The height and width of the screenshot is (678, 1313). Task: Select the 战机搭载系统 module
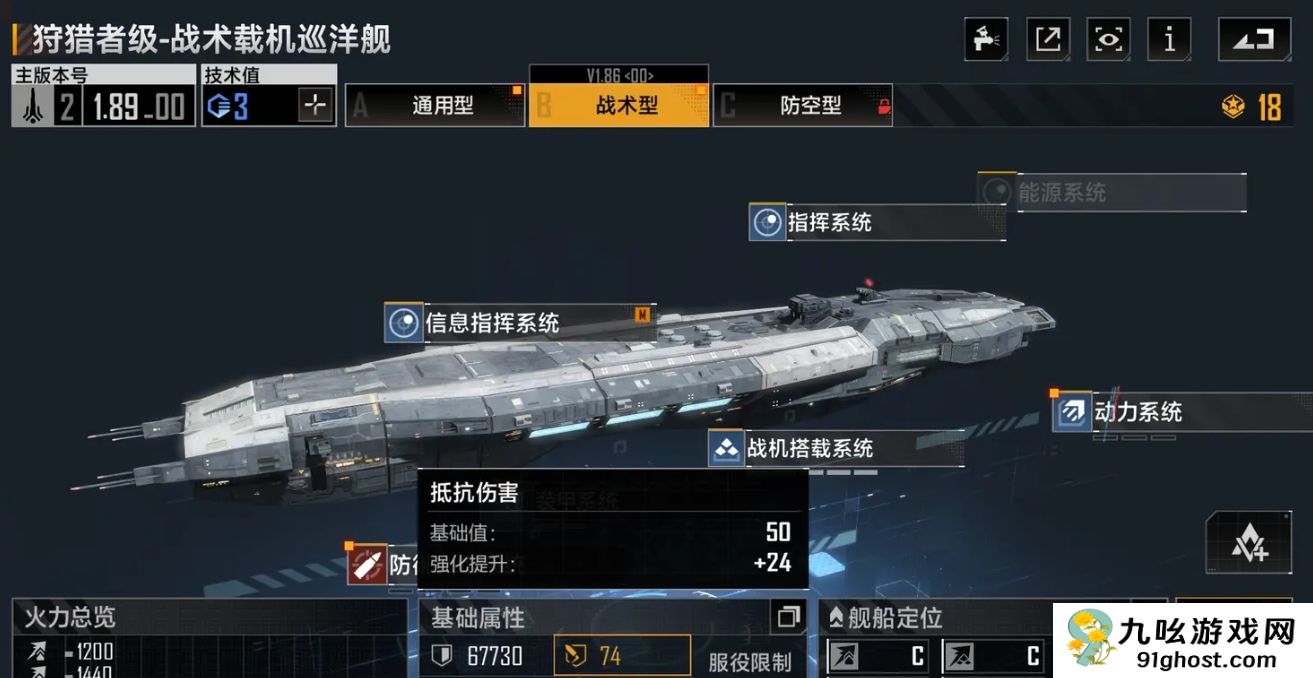(x=810, y=448)
